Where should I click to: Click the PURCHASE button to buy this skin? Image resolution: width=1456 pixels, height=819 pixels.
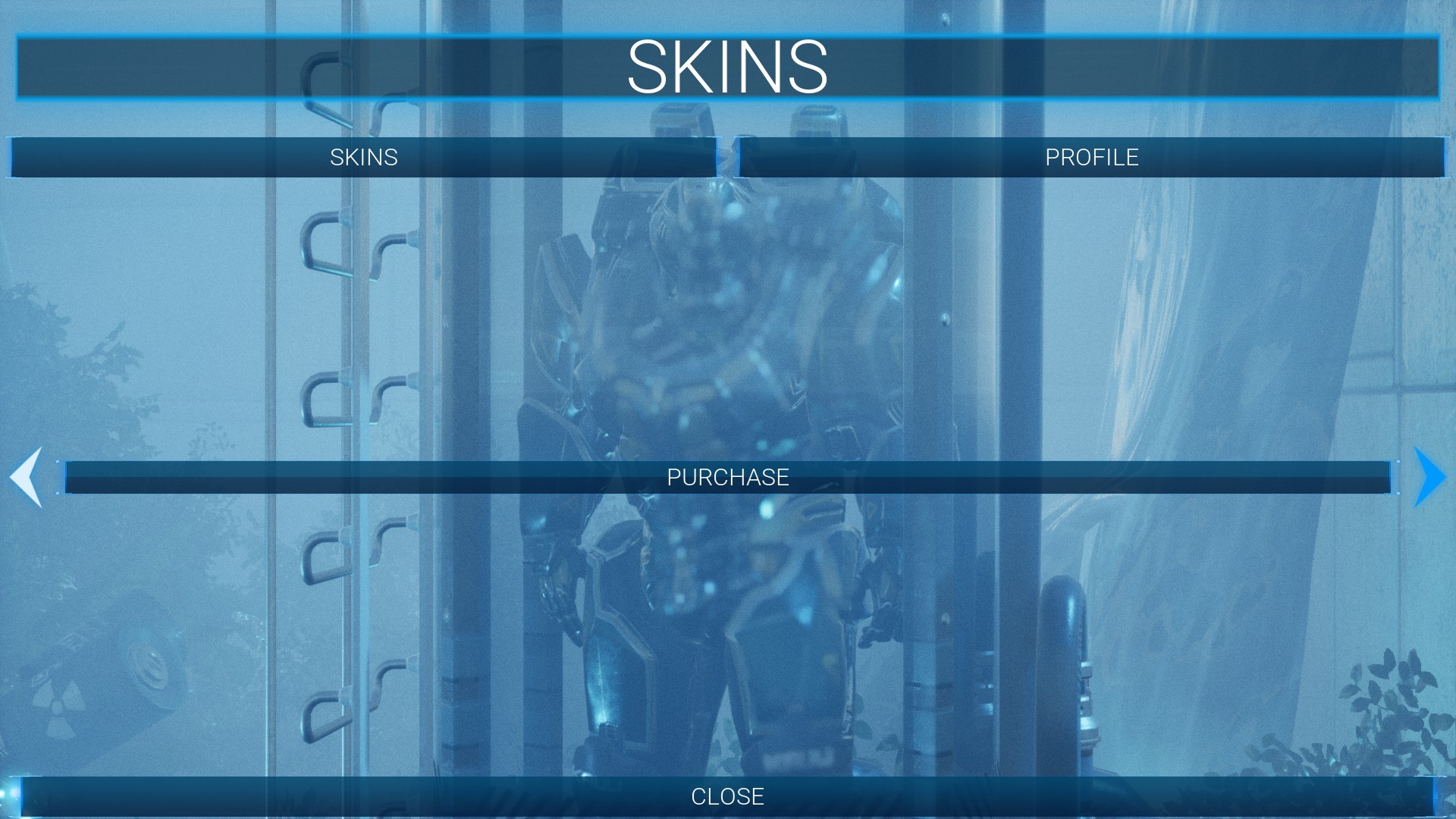(728, 479)
